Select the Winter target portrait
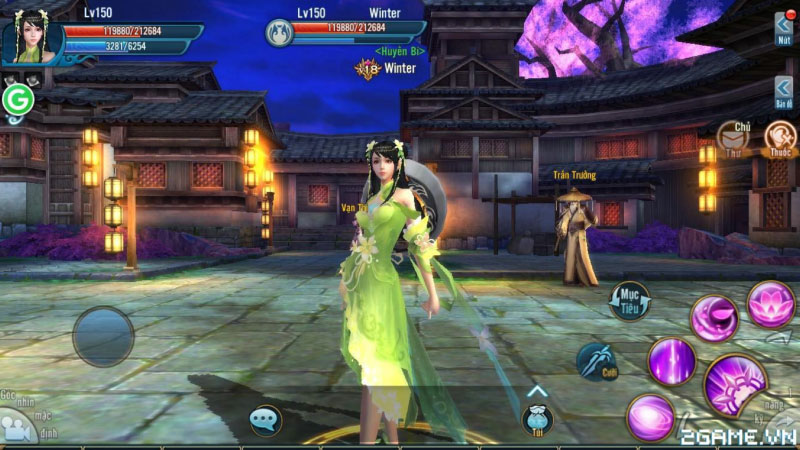Screen dimensions: 800x450 pos(279,33)
